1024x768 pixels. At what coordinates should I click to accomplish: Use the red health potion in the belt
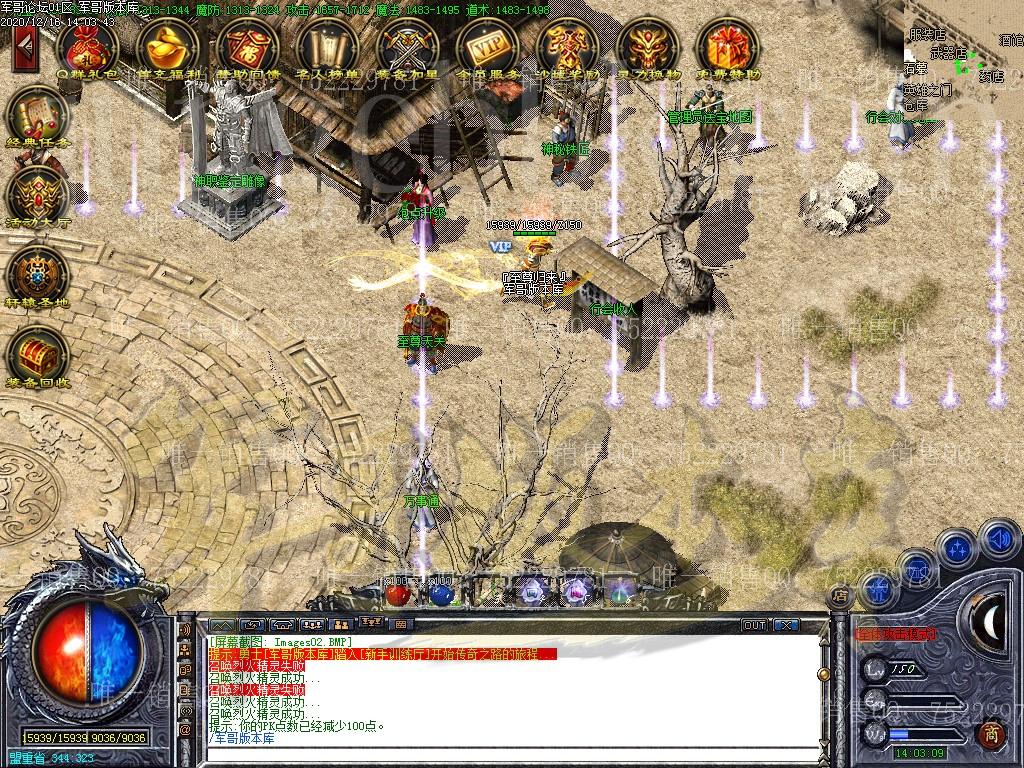[x=398, y=593]
